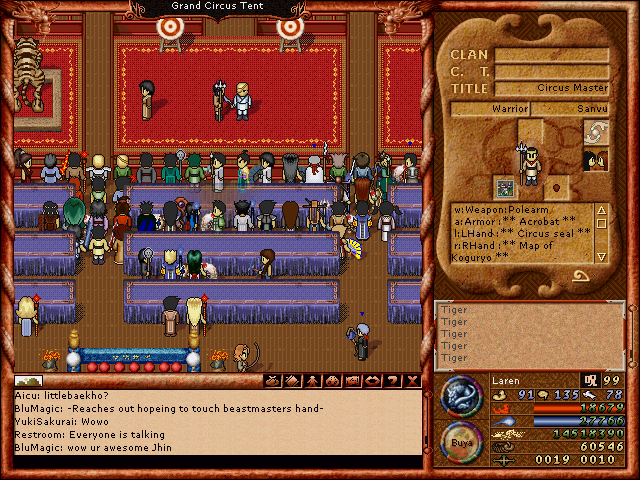Viewport: 640px width, 480px height.
Task: Open the money bag toolbar button
Action: [x=271, y=381]
